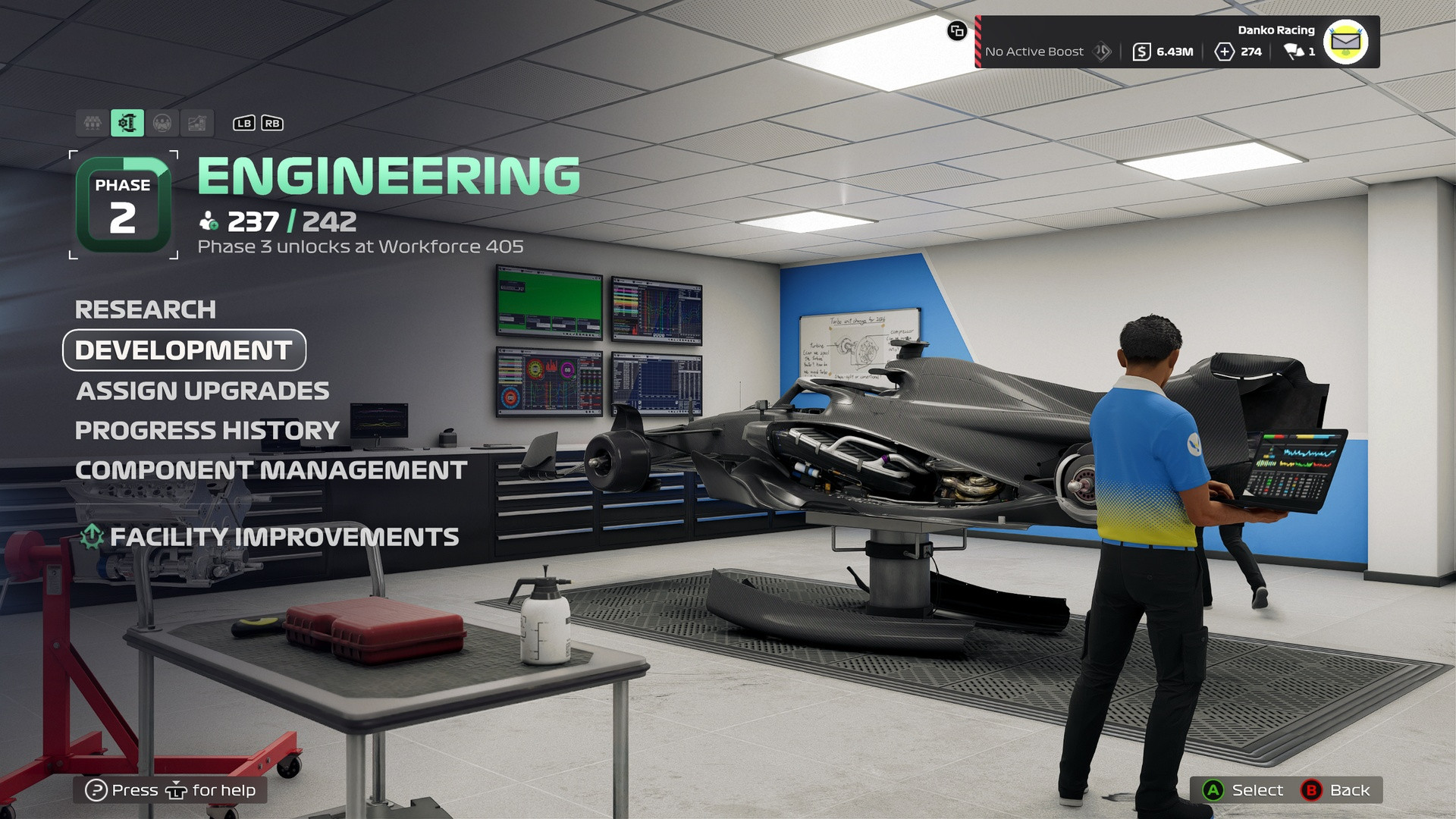Viewport: 1456px width, 819px height.
Task: Go to Component Management
Action: [x=271, y=470]
